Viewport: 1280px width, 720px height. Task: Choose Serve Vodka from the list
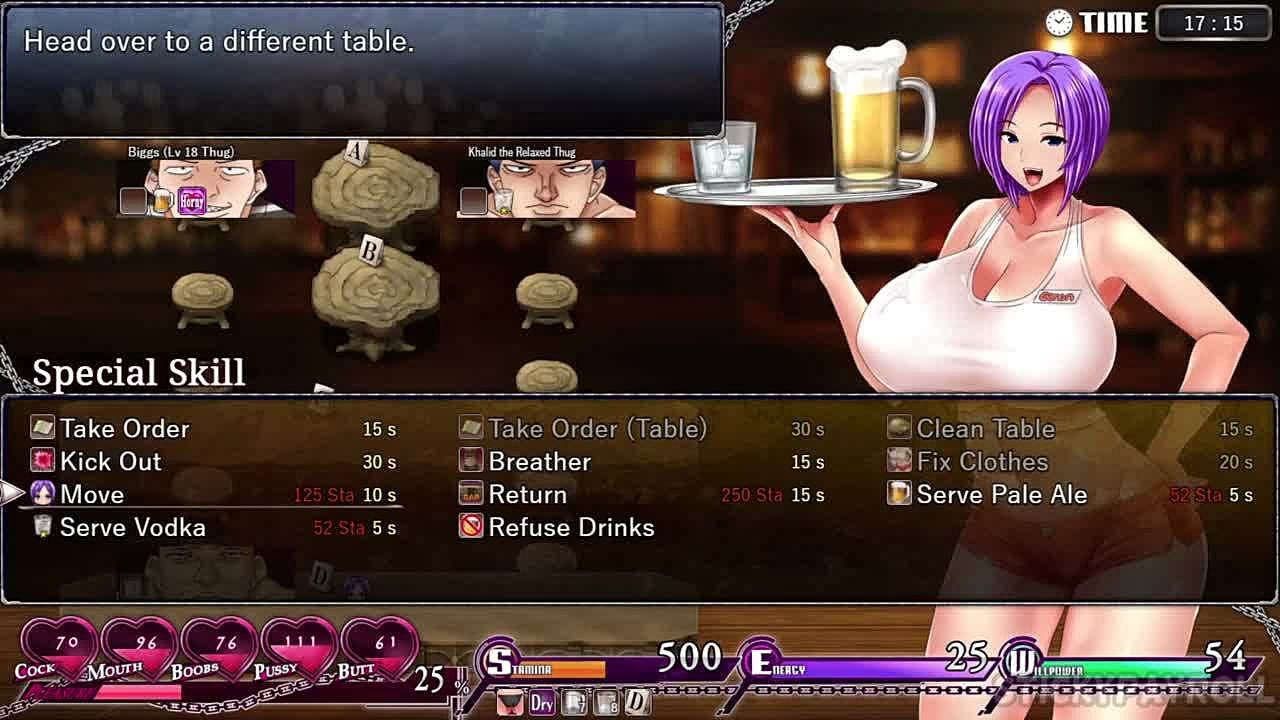(132, 528)
